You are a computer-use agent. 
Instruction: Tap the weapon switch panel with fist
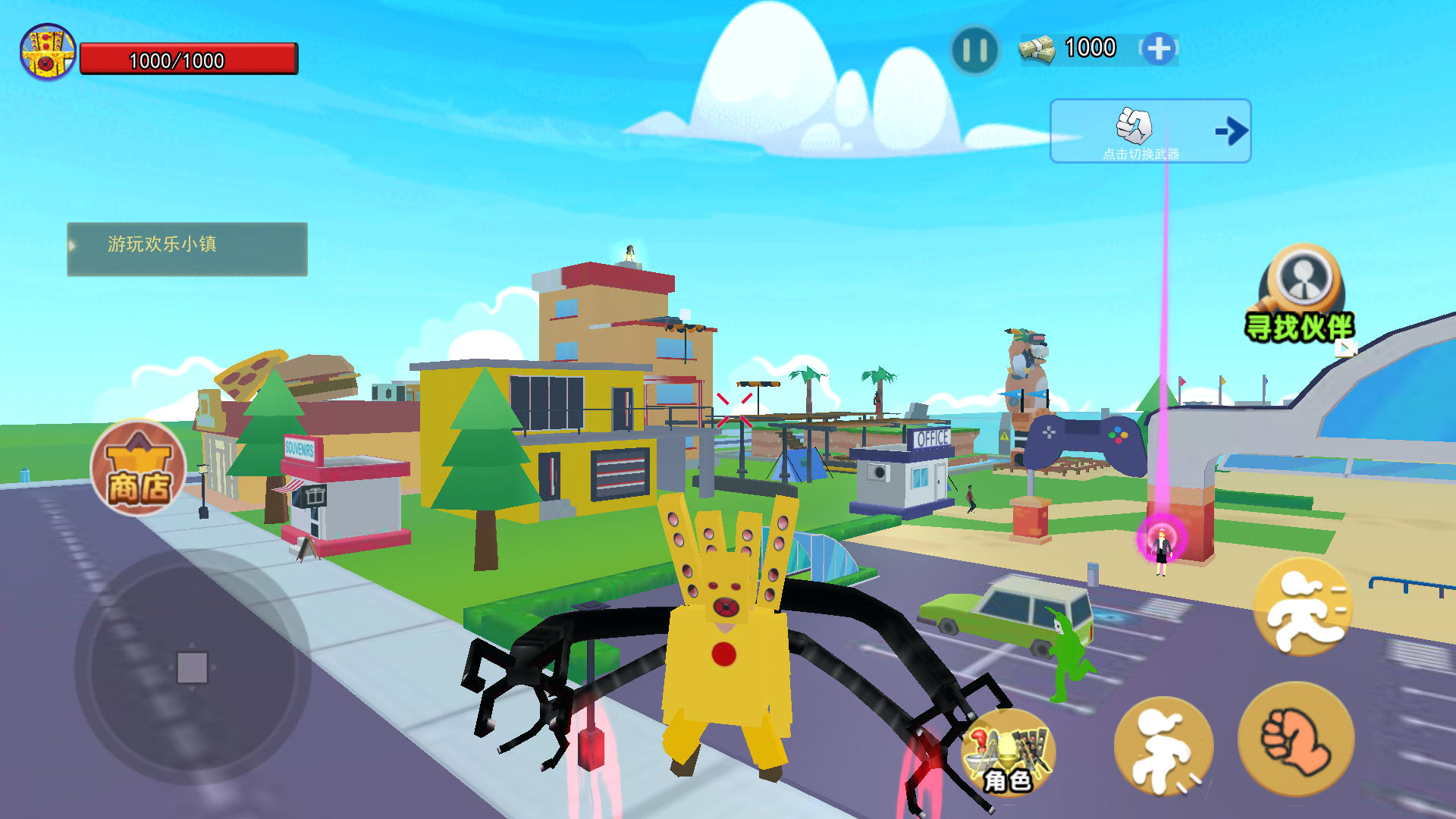tap(1150, 131)
